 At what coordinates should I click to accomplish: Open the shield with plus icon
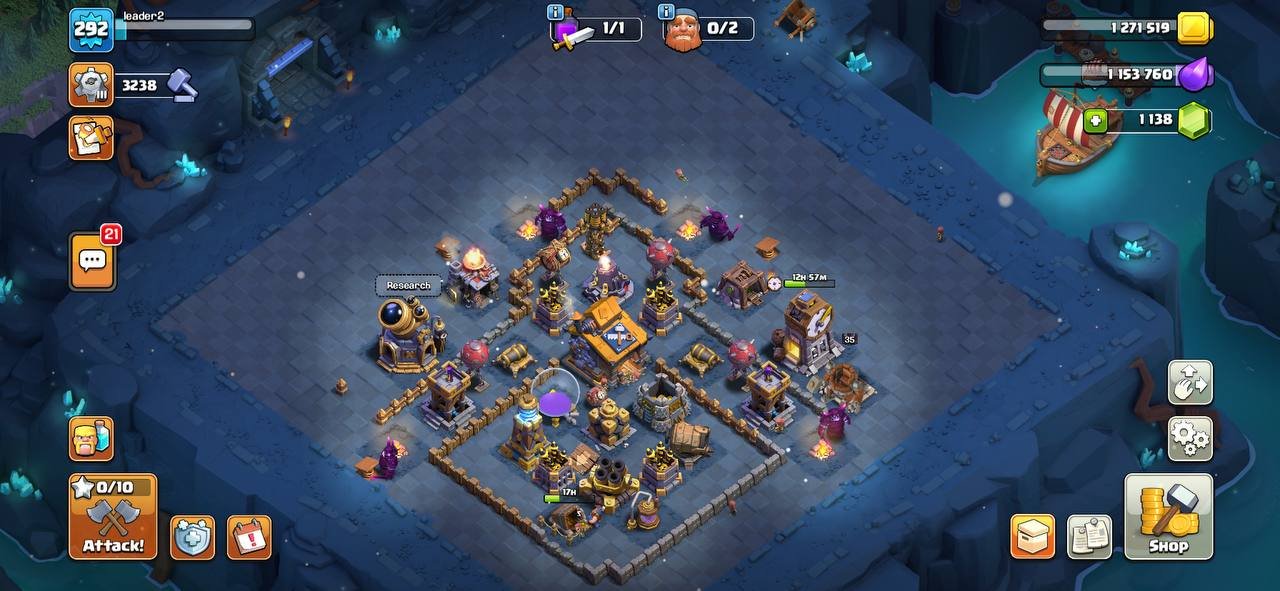click(x=192, y=537)
